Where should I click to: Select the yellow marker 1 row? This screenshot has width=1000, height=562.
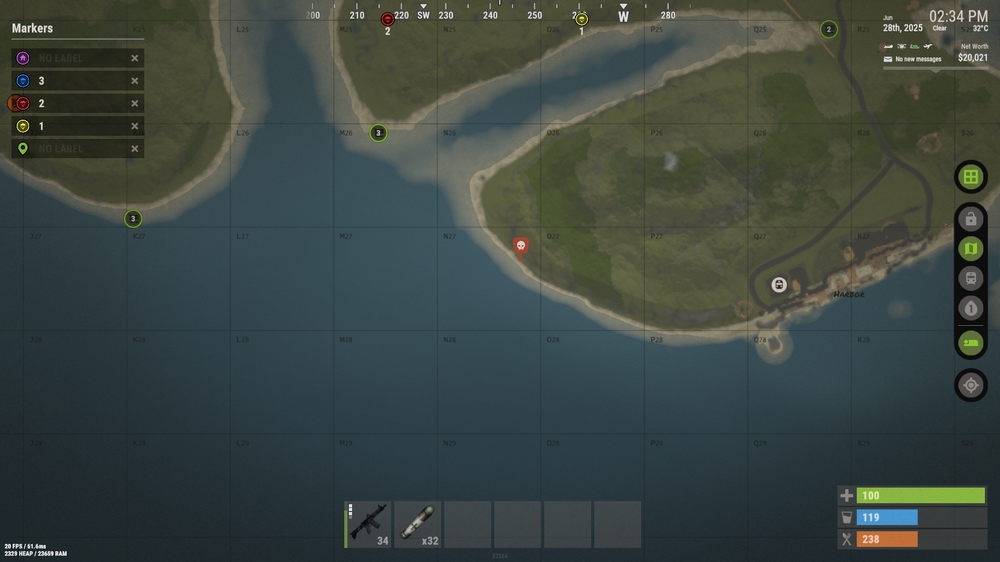(70, 127)
